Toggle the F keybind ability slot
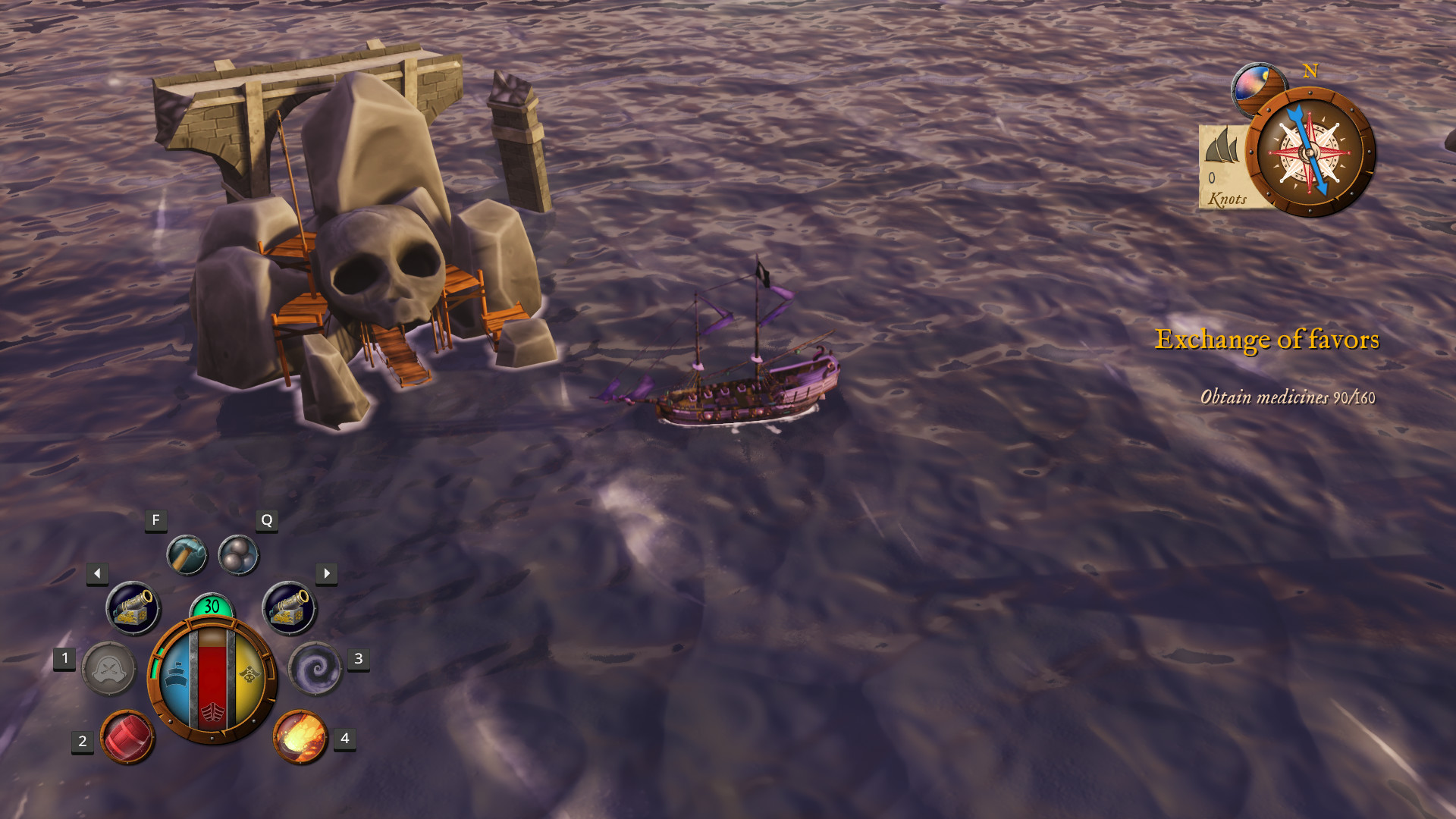The height and width of the screenshot is (819, 1456). coord(155,521)
